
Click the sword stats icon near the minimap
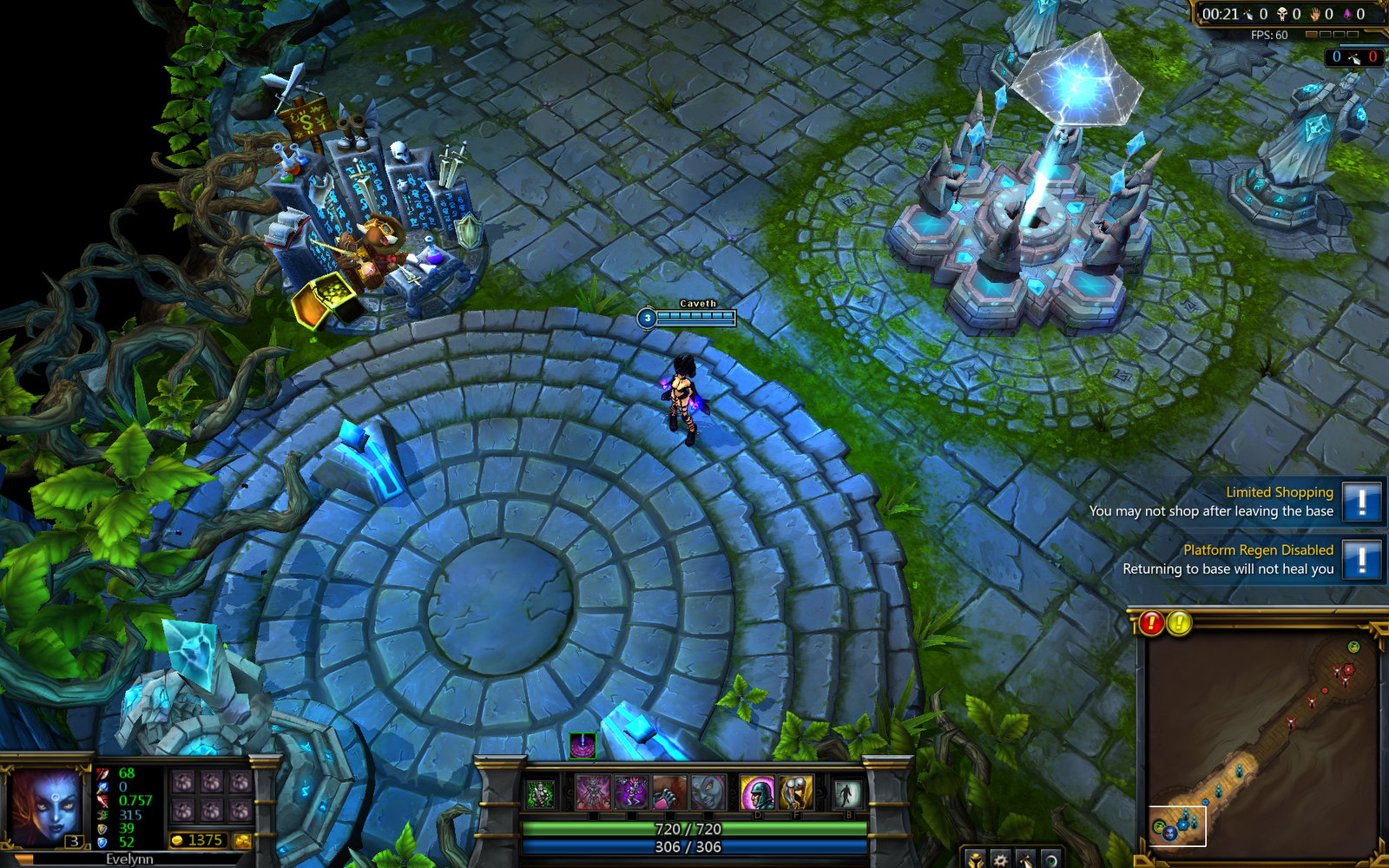[x=1026, y=861]
